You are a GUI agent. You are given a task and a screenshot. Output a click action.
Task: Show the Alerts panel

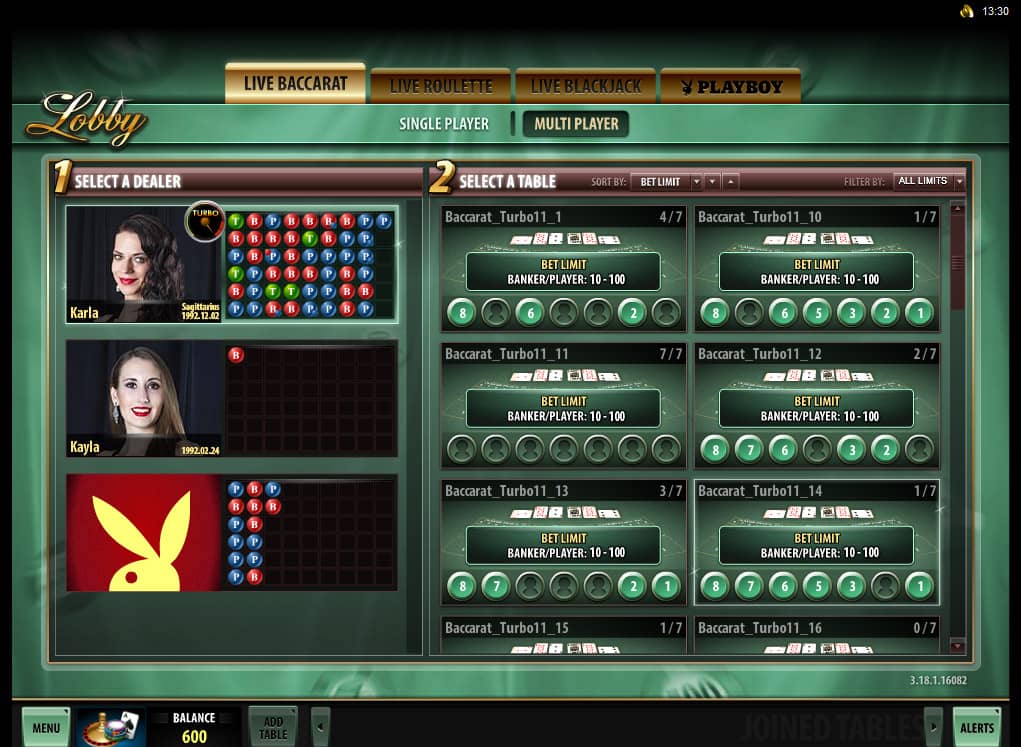976,728
